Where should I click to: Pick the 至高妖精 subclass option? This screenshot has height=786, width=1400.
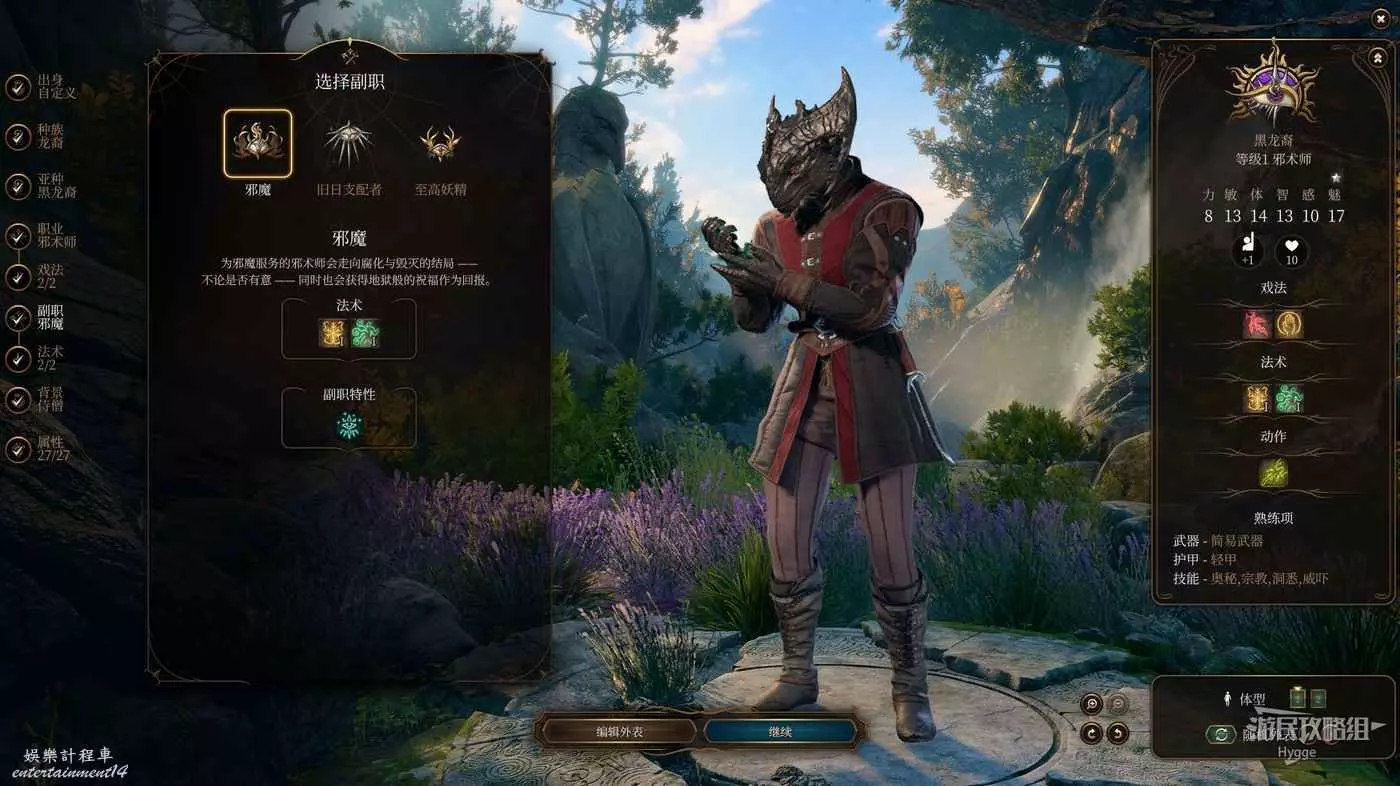440,143
